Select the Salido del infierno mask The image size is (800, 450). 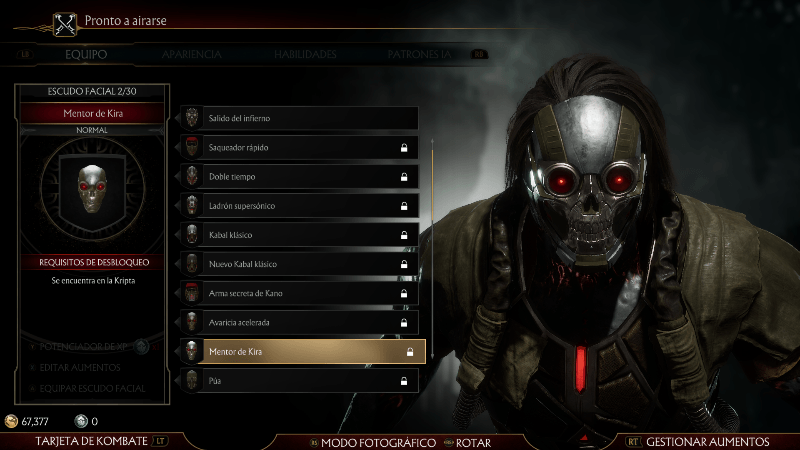[299, 118]
